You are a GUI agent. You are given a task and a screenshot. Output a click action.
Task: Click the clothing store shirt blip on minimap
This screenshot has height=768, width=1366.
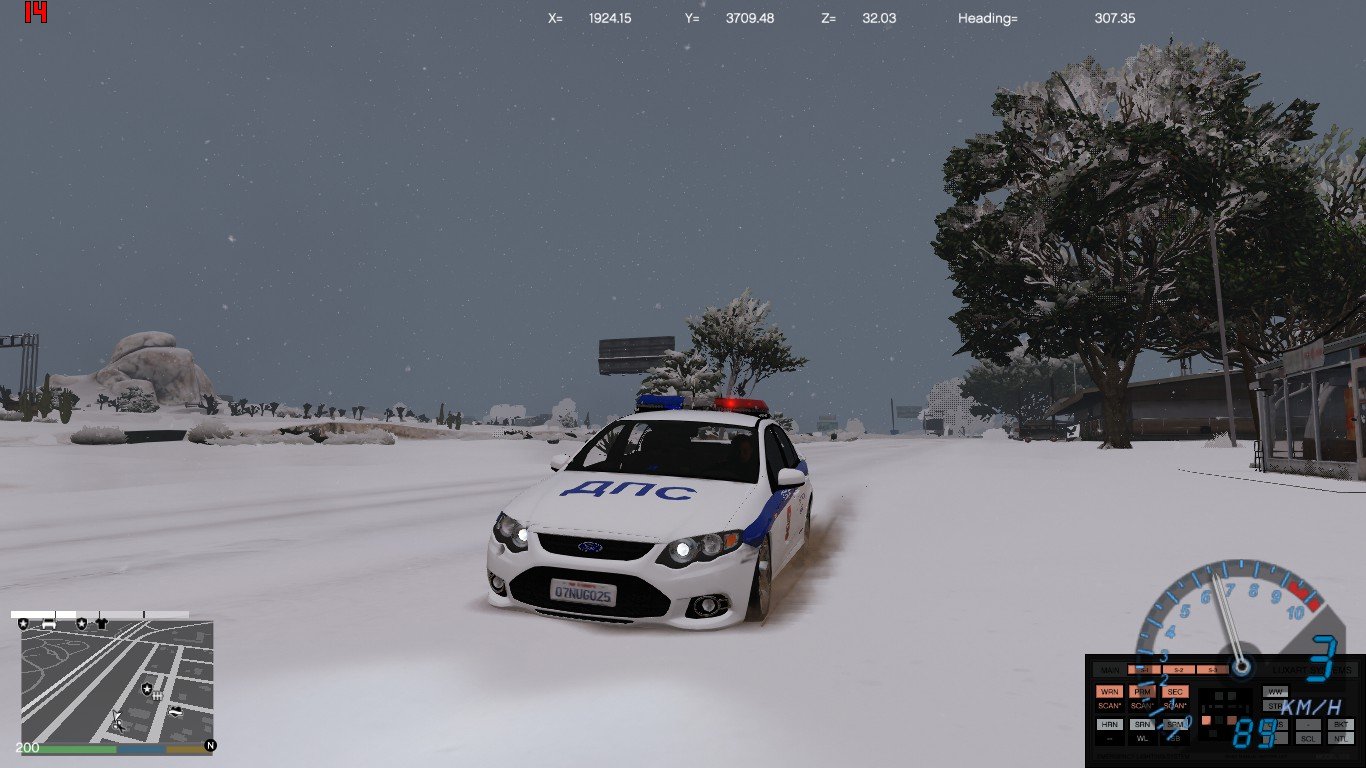(x=101, y=623)
